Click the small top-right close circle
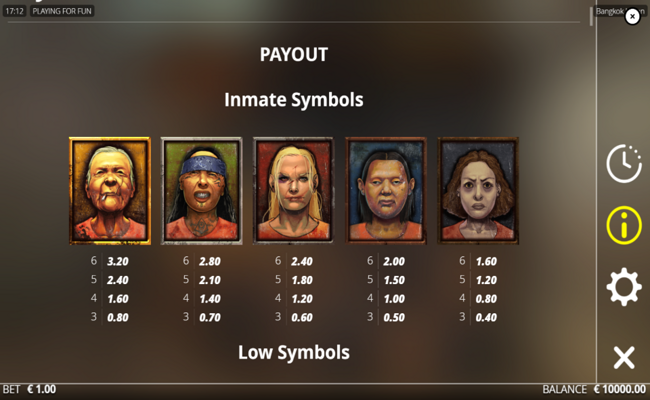650x400 pixels. point(632,16)
